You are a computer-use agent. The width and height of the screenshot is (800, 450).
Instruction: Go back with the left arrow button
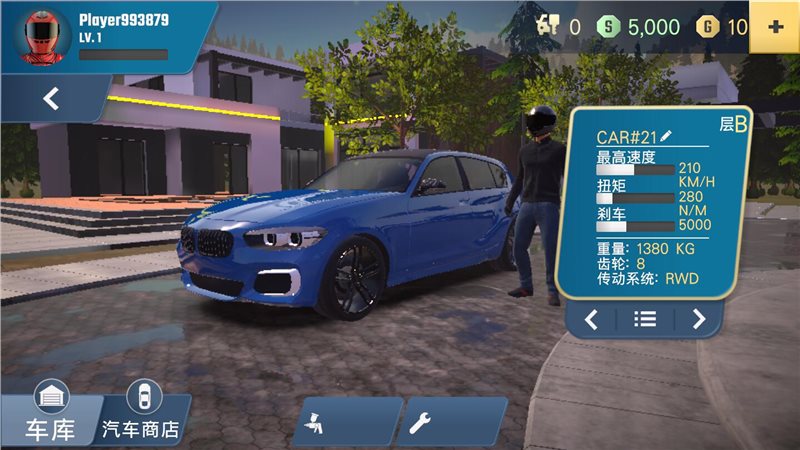click(x=52, y=99)
